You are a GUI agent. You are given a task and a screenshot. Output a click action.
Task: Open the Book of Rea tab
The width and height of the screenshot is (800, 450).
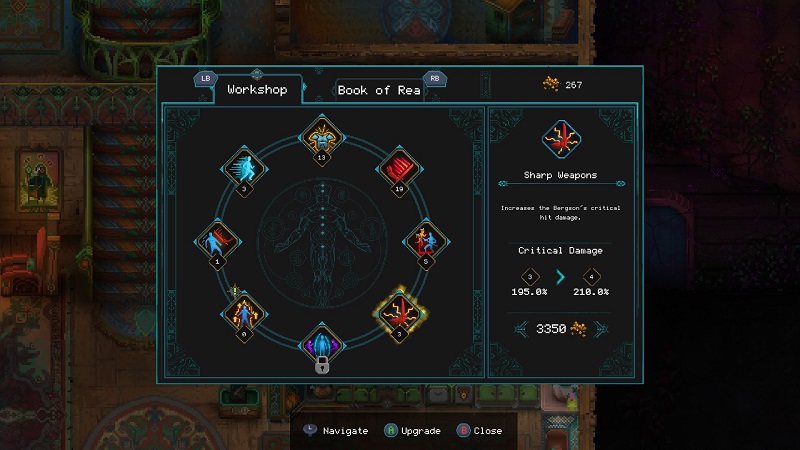click(380, 90)
